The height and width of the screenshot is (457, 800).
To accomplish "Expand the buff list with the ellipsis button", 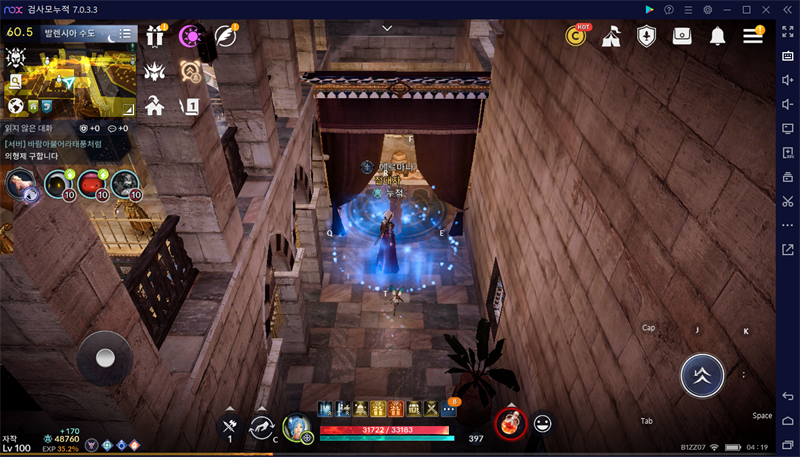I will [x=448, y=408].
